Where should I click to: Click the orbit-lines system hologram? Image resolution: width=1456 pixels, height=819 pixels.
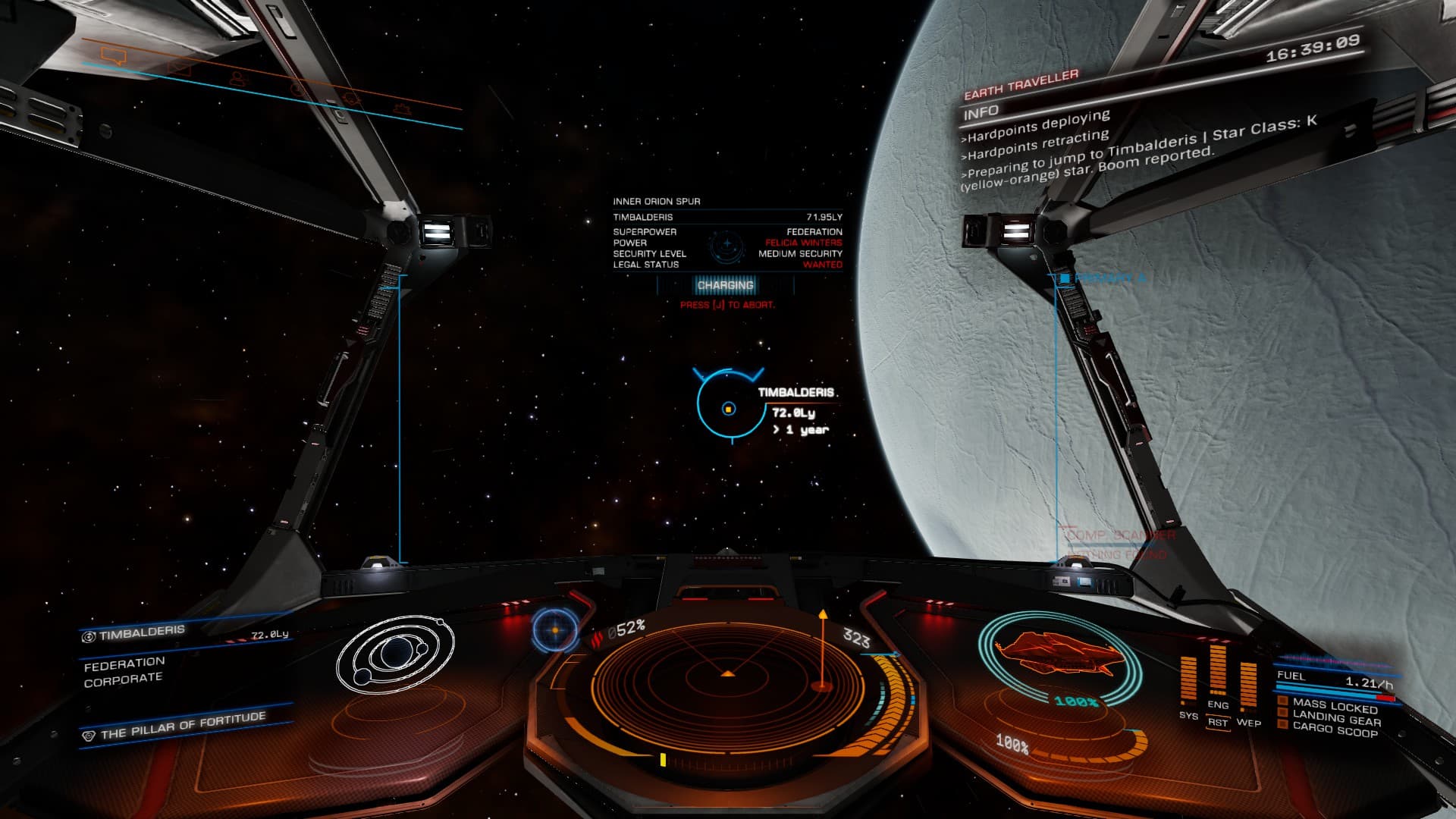395,654
